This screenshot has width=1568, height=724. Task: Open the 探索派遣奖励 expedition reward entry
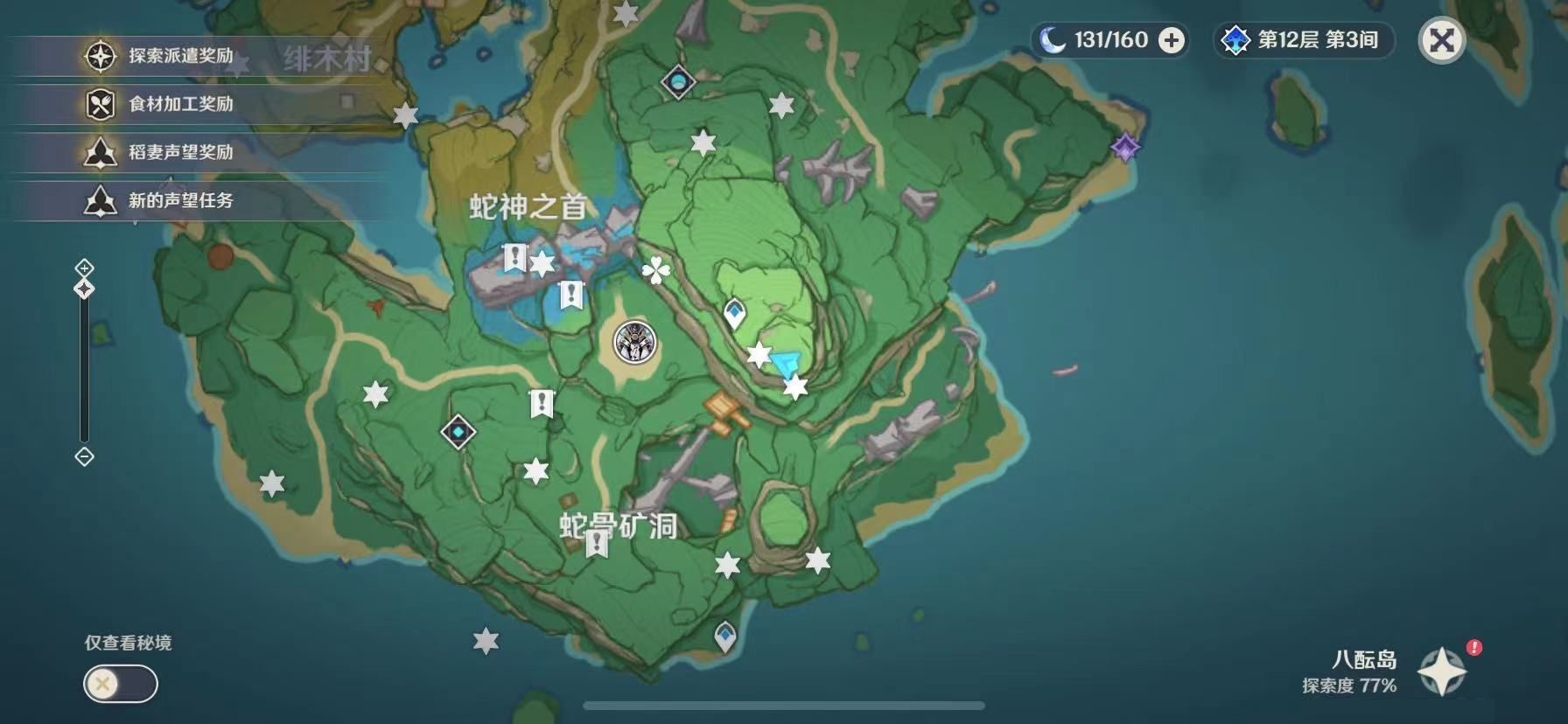180,56
